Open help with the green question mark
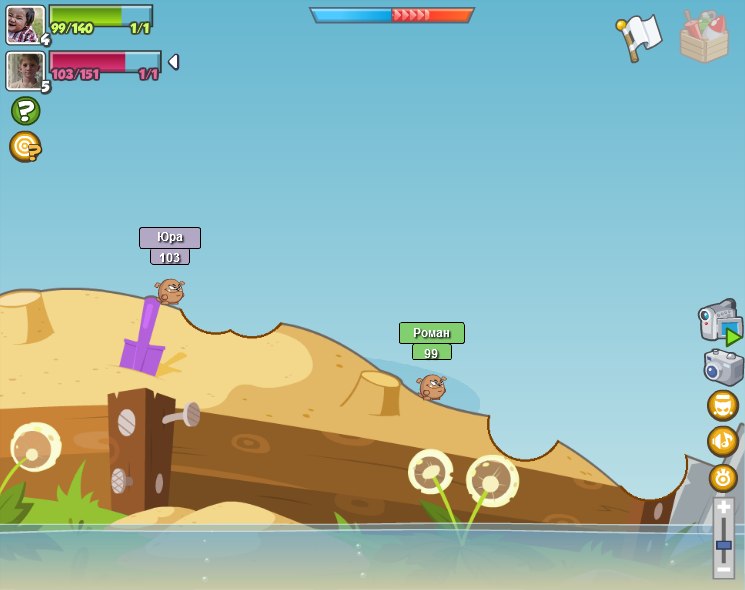Image resolution: width=745 pixels, height=590 pixels. coord(25,110)
